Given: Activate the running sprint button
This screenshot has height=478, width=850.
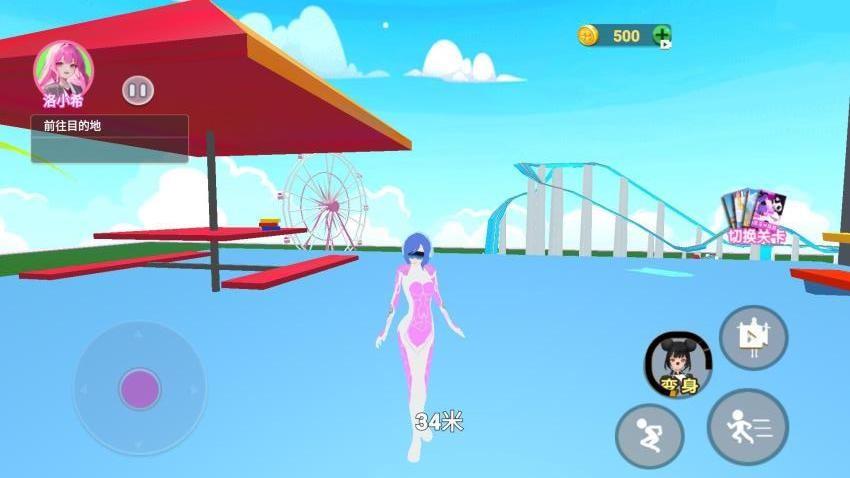Looking at the screenshot, I should [x=748, y=426].
